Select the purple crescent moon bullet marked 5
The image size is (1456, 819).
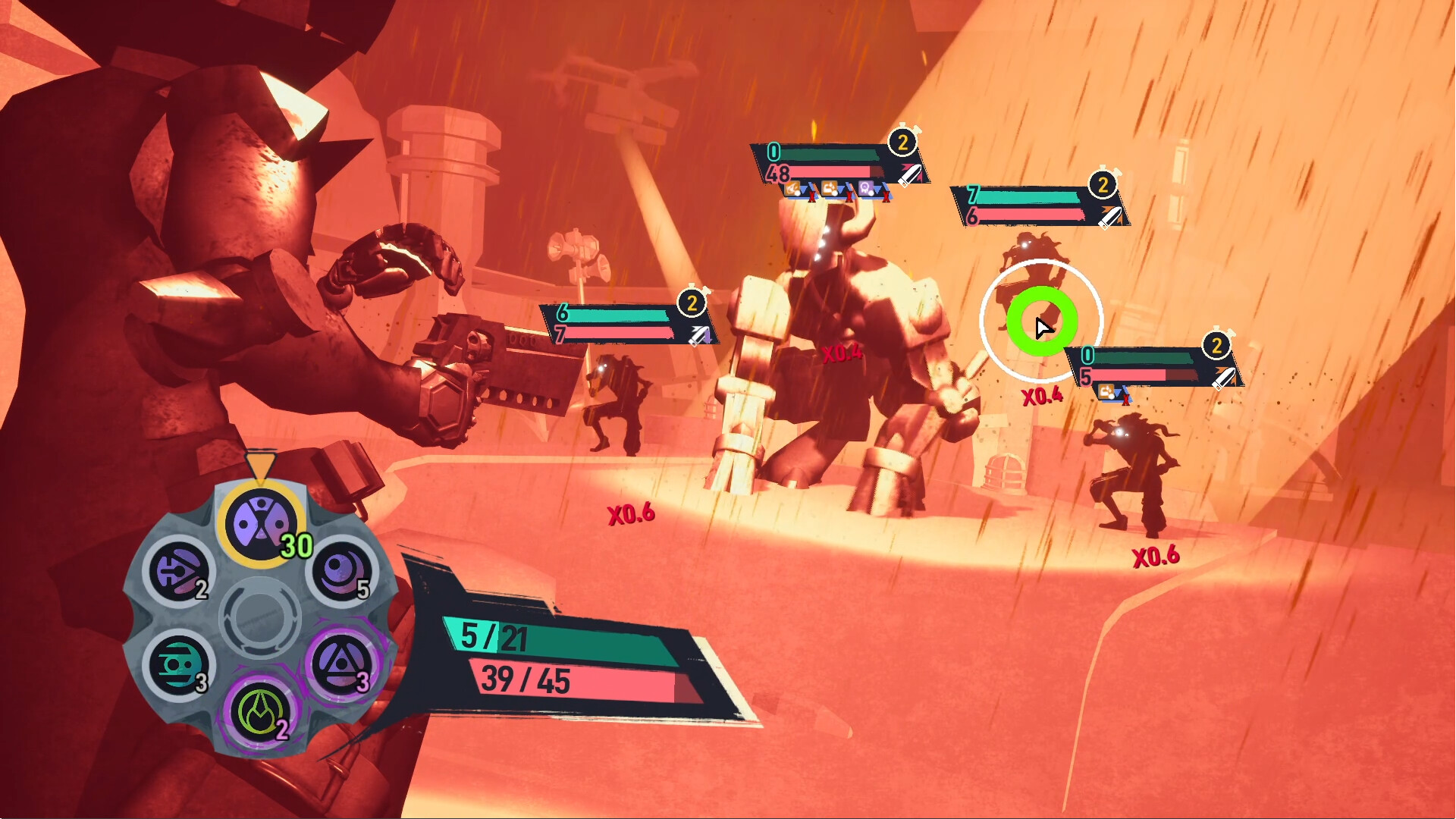(x=341, y=570)
